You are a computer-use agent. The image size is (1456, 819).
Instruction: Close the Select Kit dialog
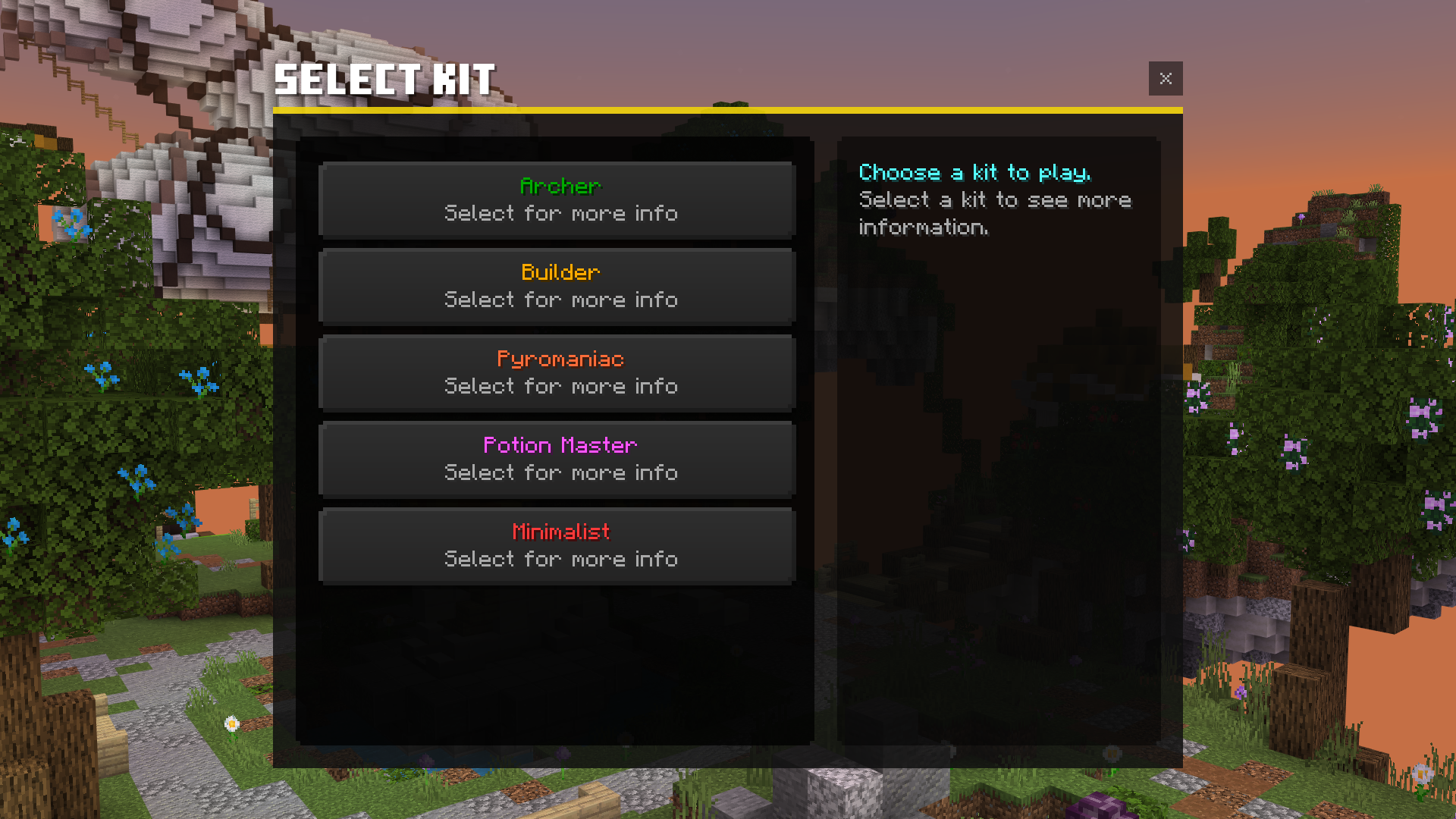[1166, 78]
